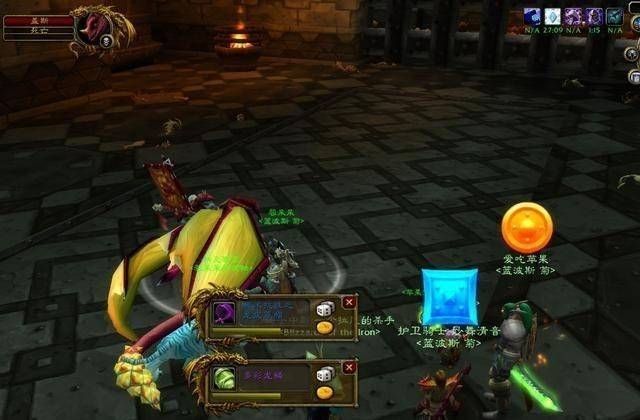The image size is (640, 420).
Task: Roll greed coin on the purple loot item
Action: tap(325, 328)
